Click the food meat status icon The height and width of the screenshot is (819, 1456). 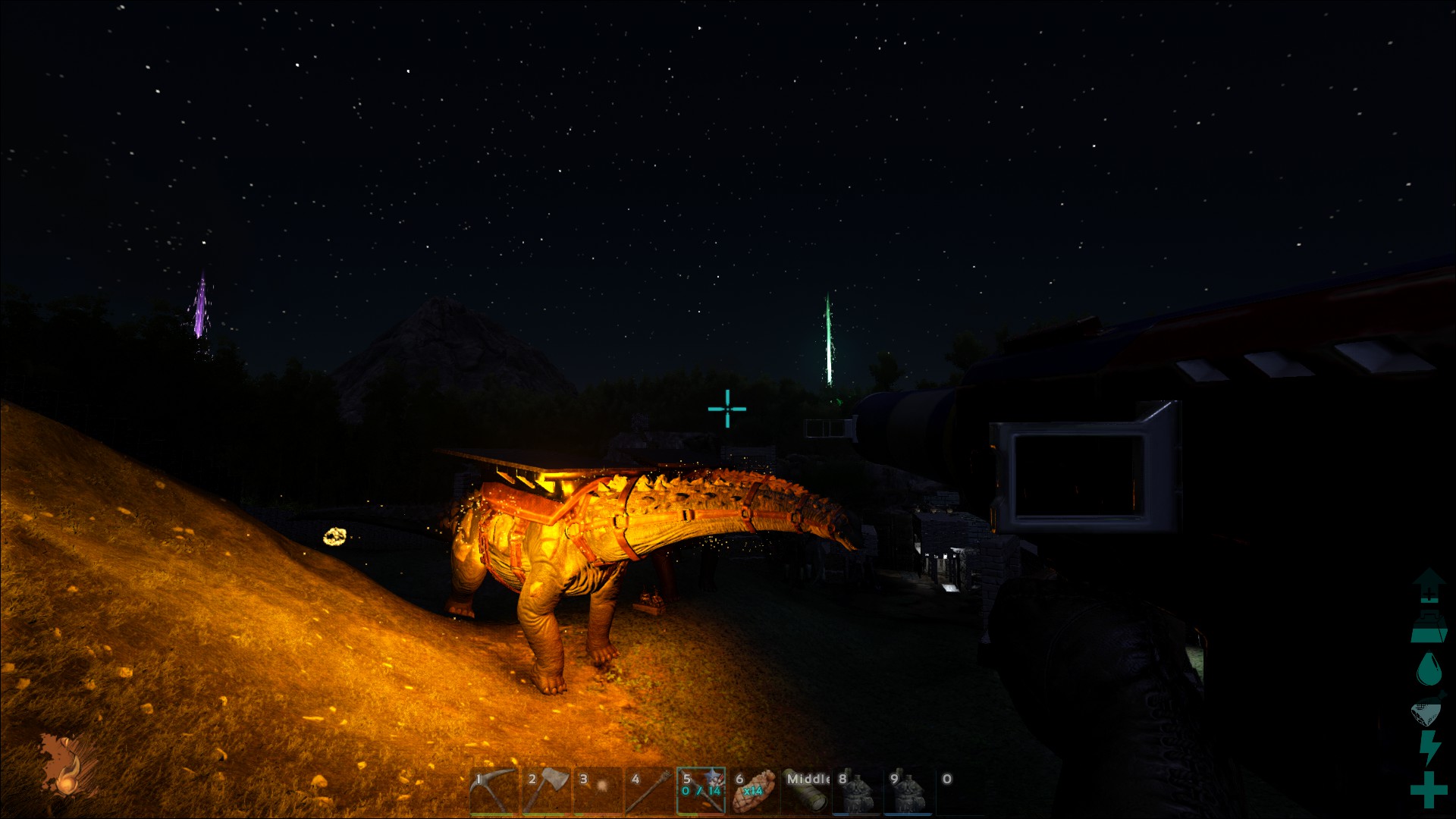(1429, 709)
